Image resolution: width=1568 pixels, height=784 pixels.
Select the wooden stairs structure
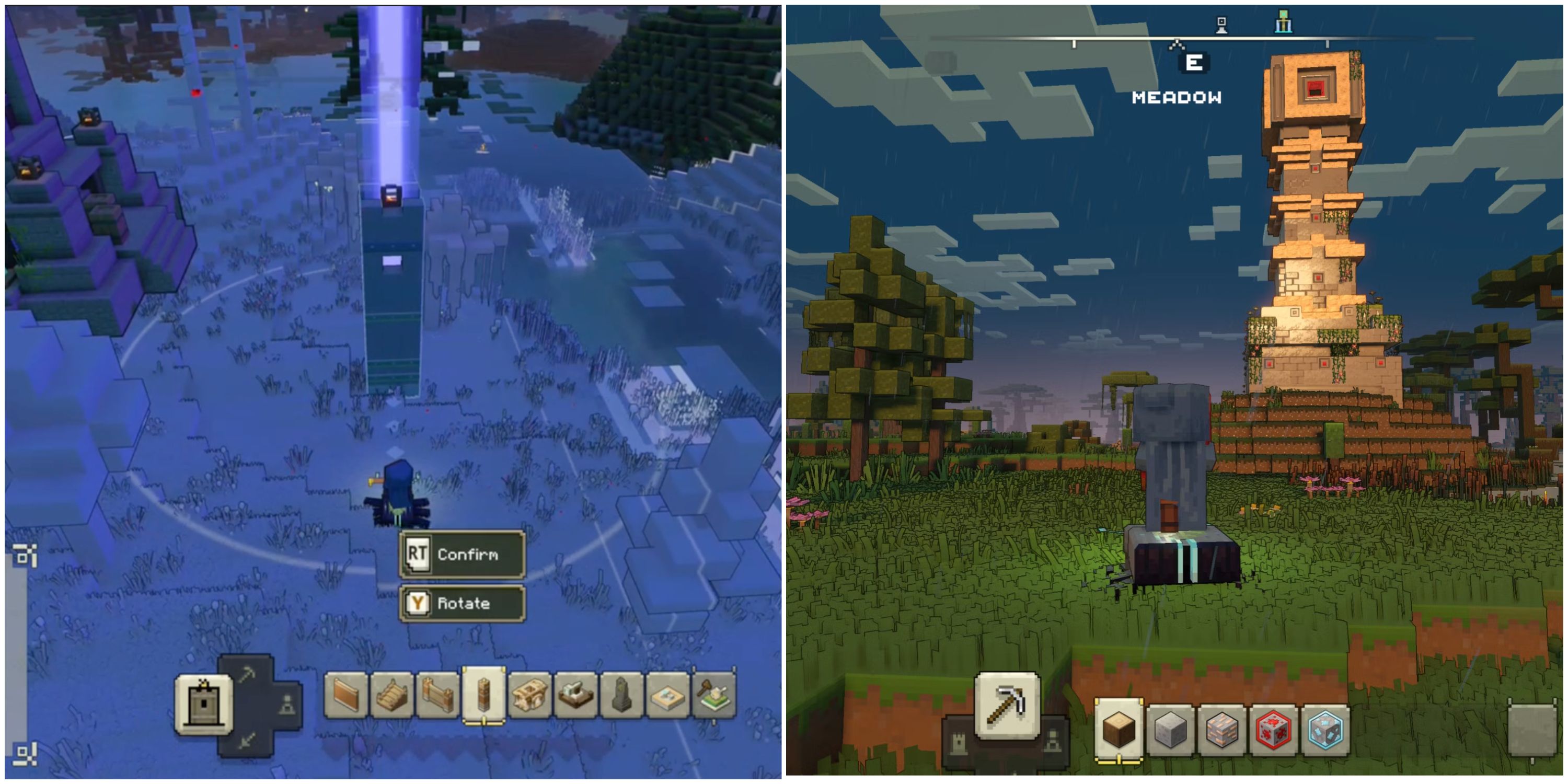(x=393, y=696)
